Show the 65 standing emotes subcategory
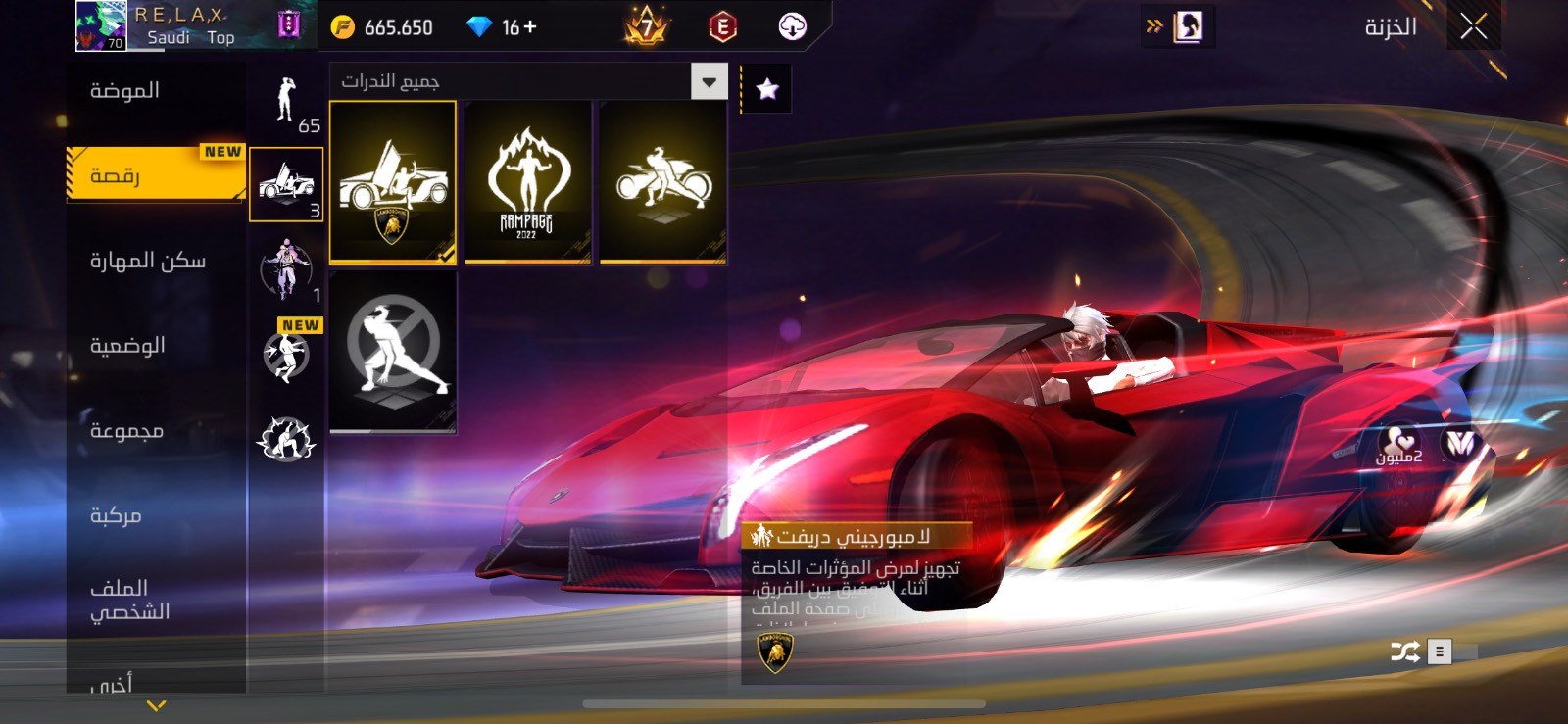 [286, 103]
